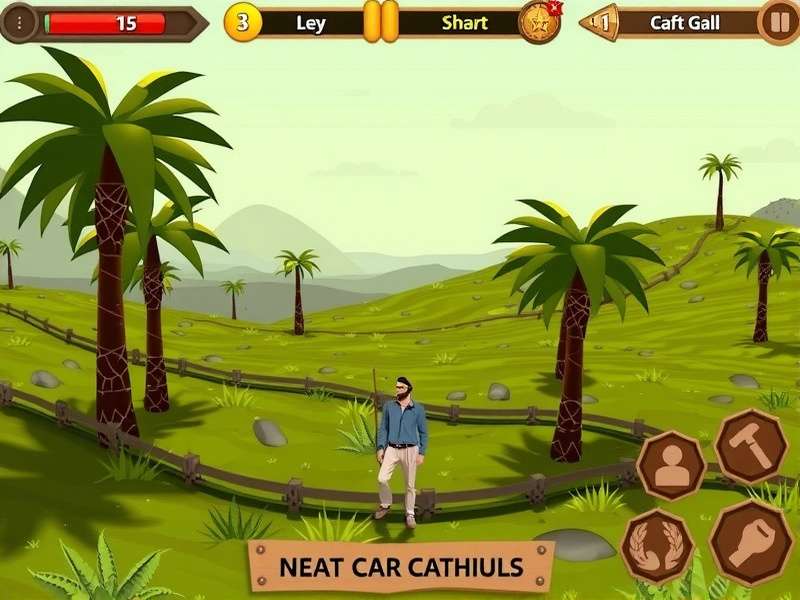Pause the game with the pause button
Viewport: 800px width, 600px height.
click(777, 22)
